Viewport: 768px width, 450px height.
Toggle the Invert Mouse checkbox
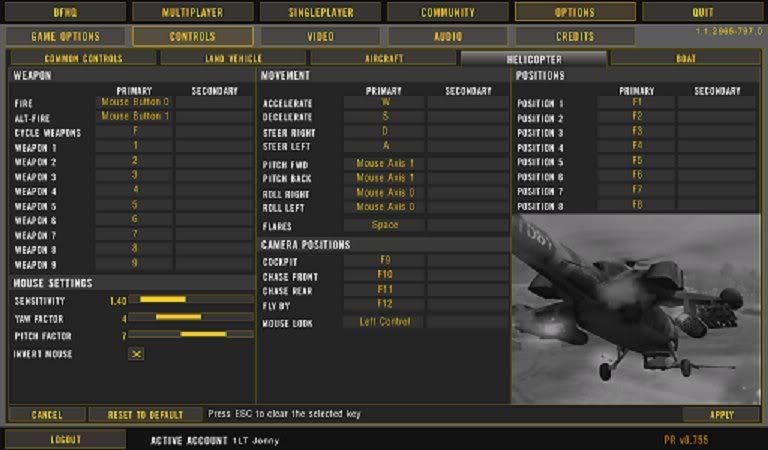coord(137,353)
